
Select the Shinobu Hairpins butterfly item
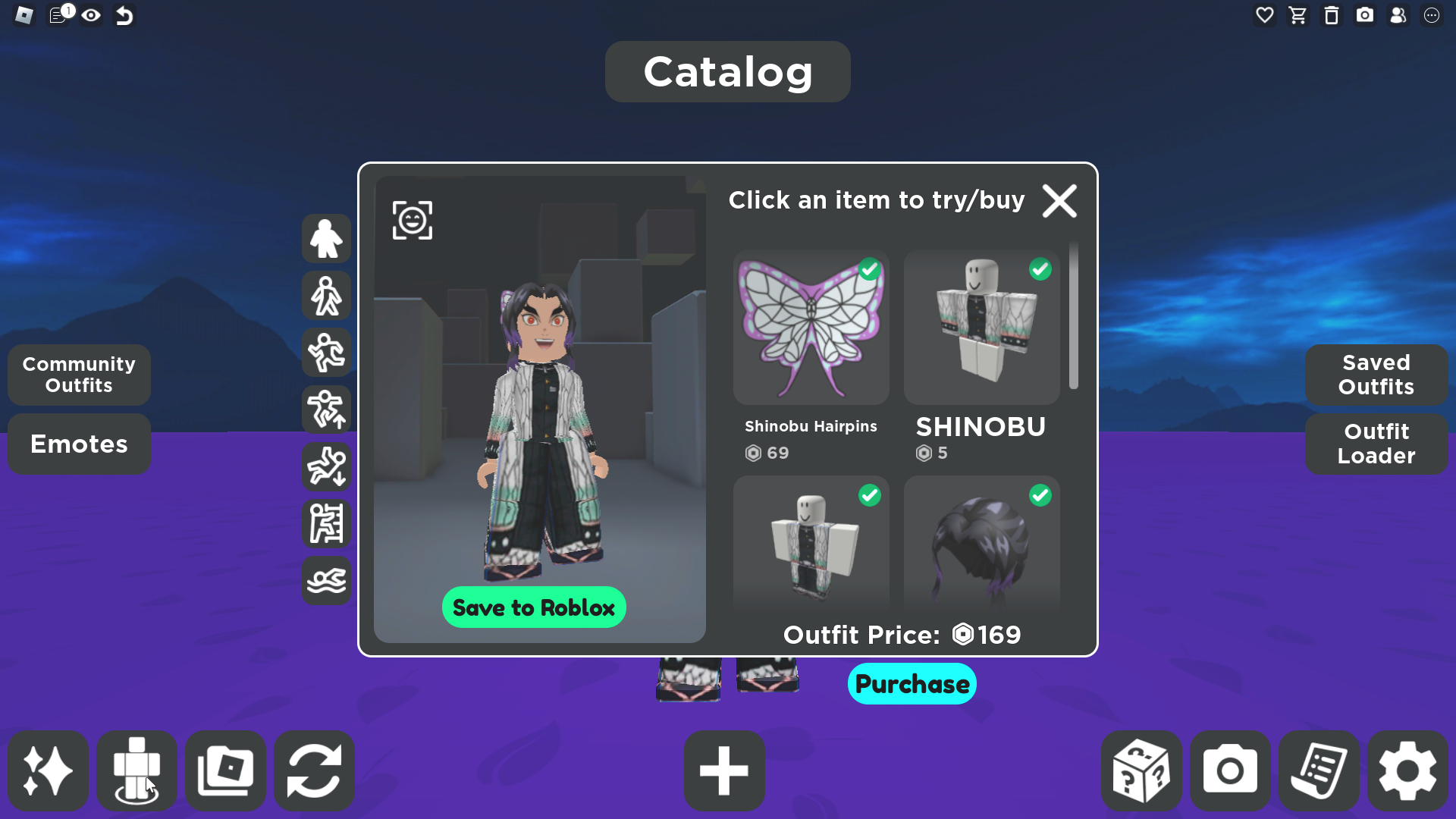(x=811, y=328)
